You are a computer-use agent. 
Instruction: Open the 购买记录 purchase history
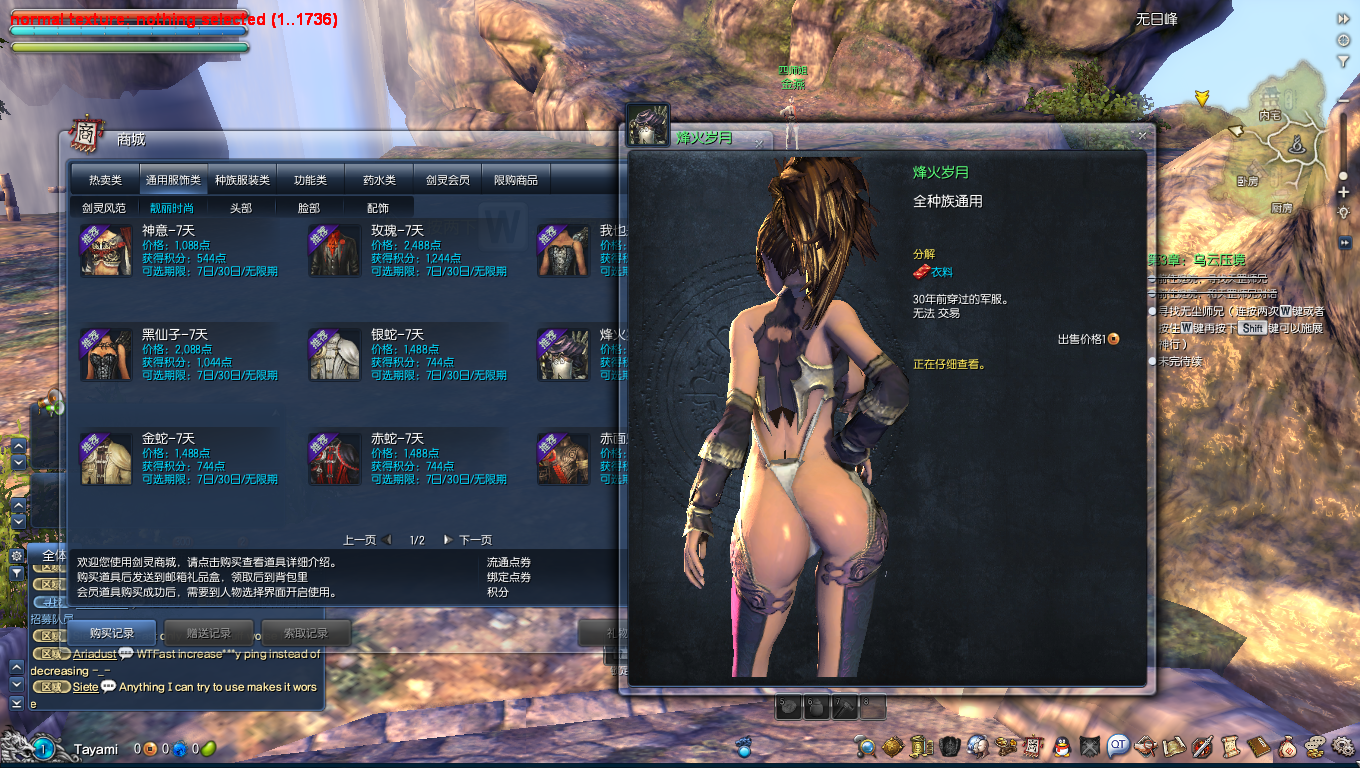(111, 633)
